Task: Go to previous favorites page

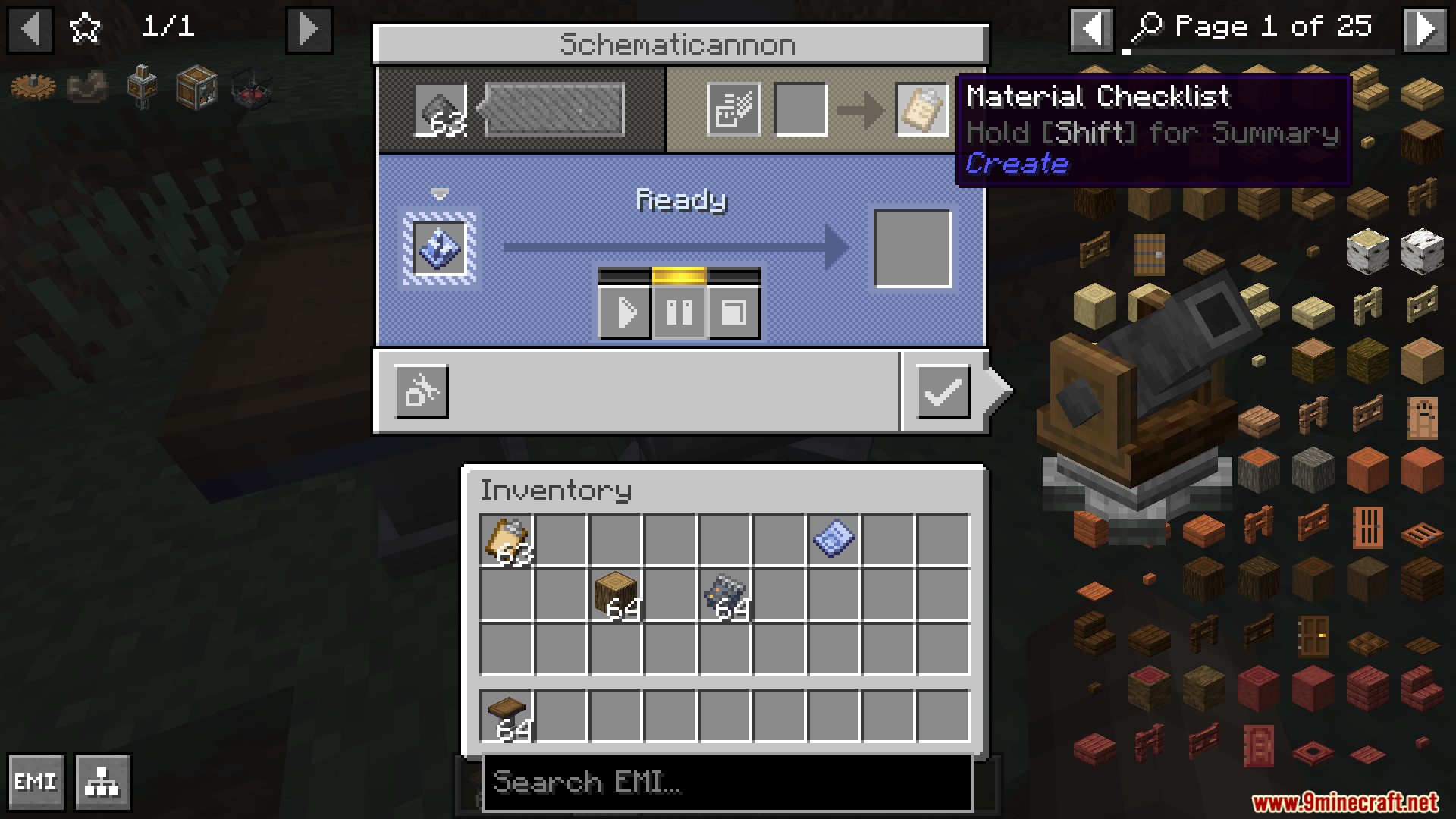Action: (x=30, y=30)
